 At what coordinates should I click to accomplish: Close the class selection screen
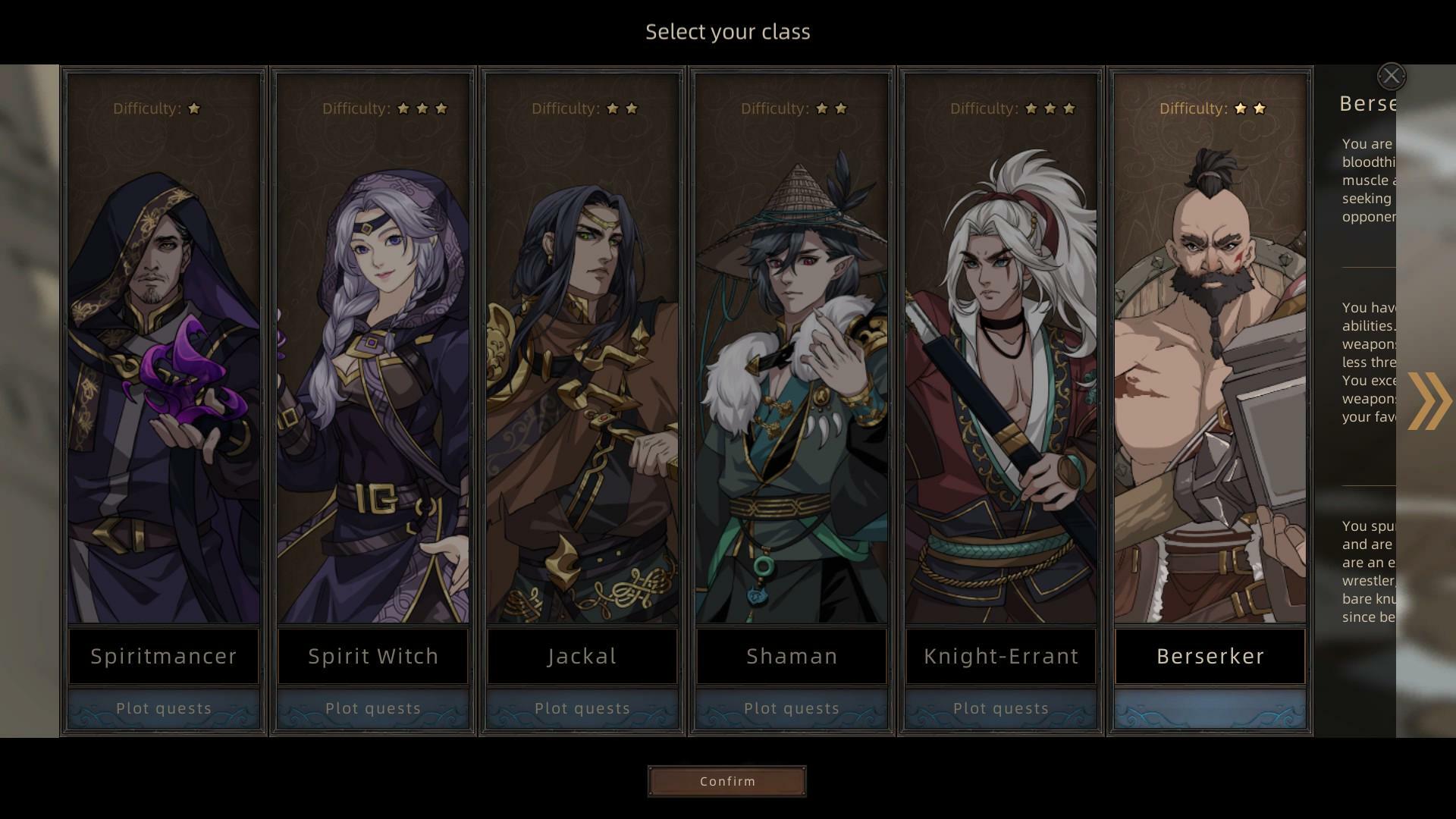click(1391, 76)
